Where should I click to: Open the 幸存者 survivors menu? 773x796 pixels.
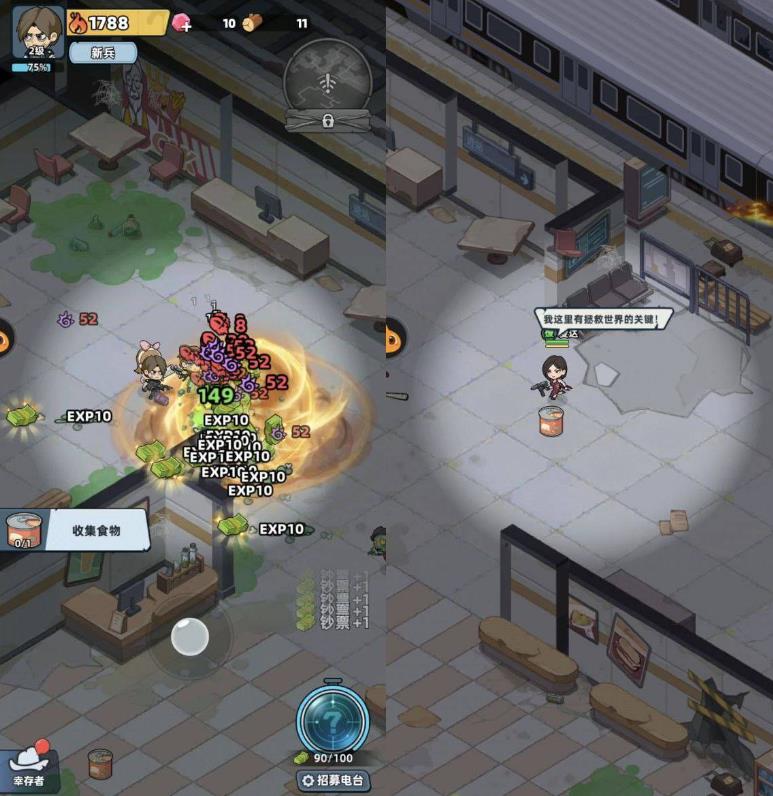(x=30, y=768)
